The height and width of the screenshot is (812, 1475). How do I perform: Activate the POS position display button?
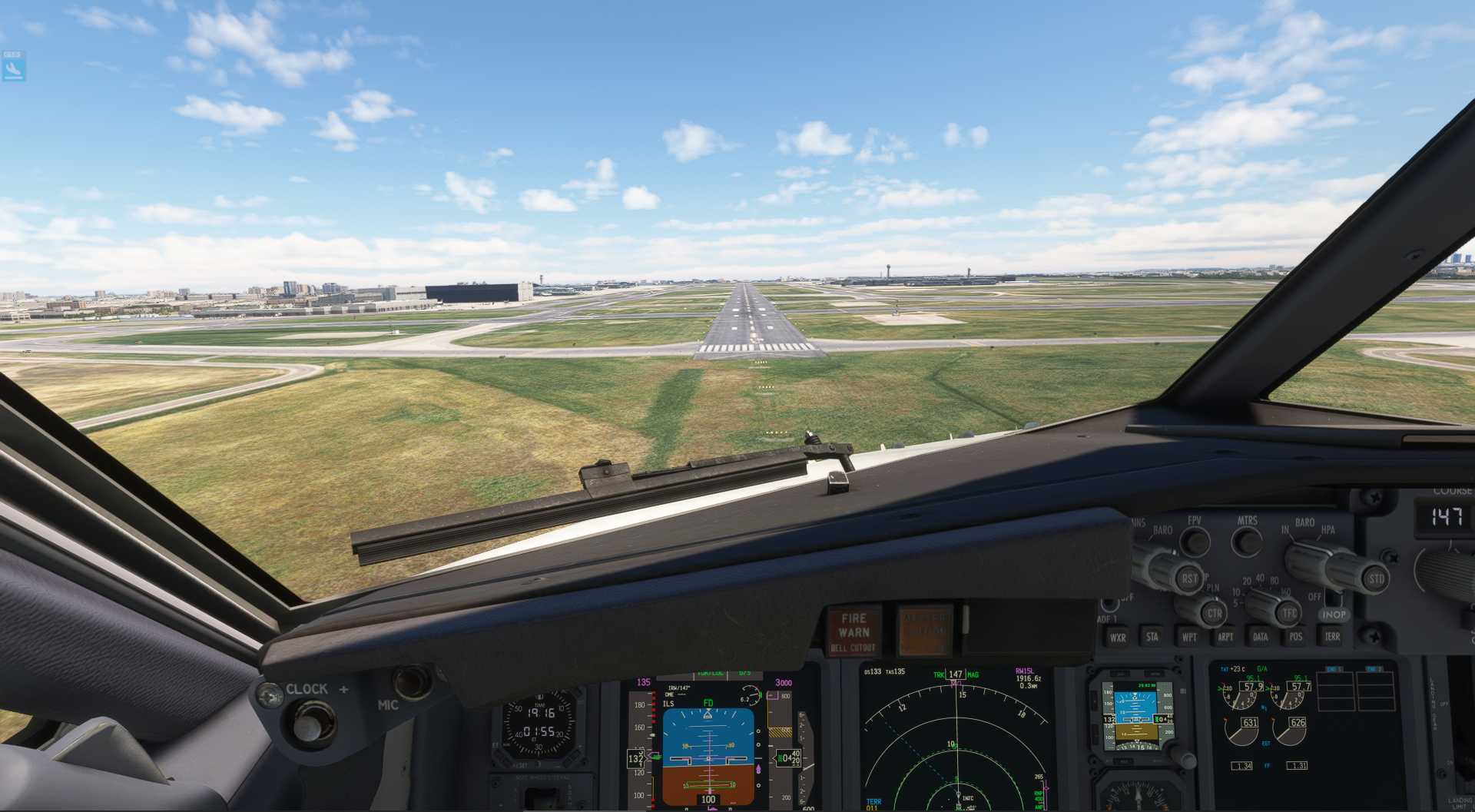pyautogui.click(x=1297, y=637)
